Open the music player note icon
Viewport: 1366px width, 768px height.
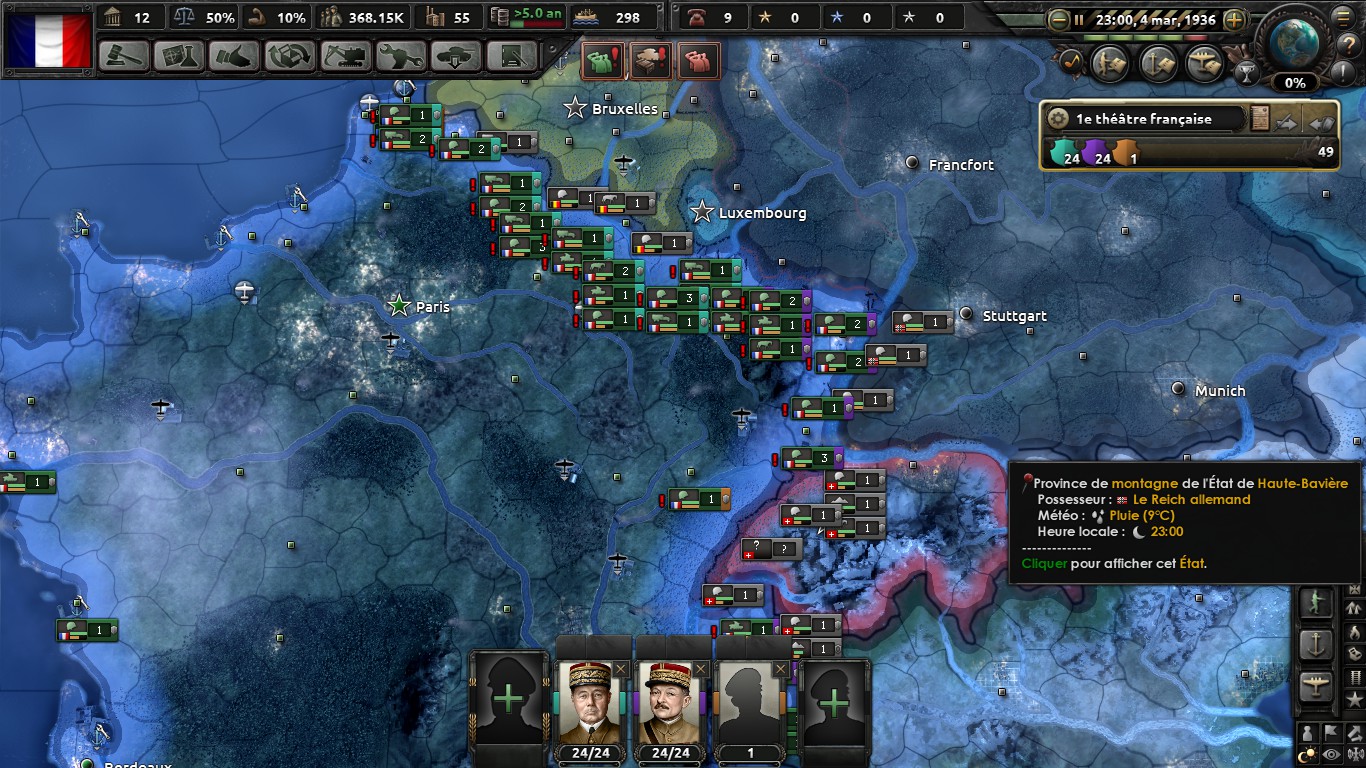(x=1070, y=62)
